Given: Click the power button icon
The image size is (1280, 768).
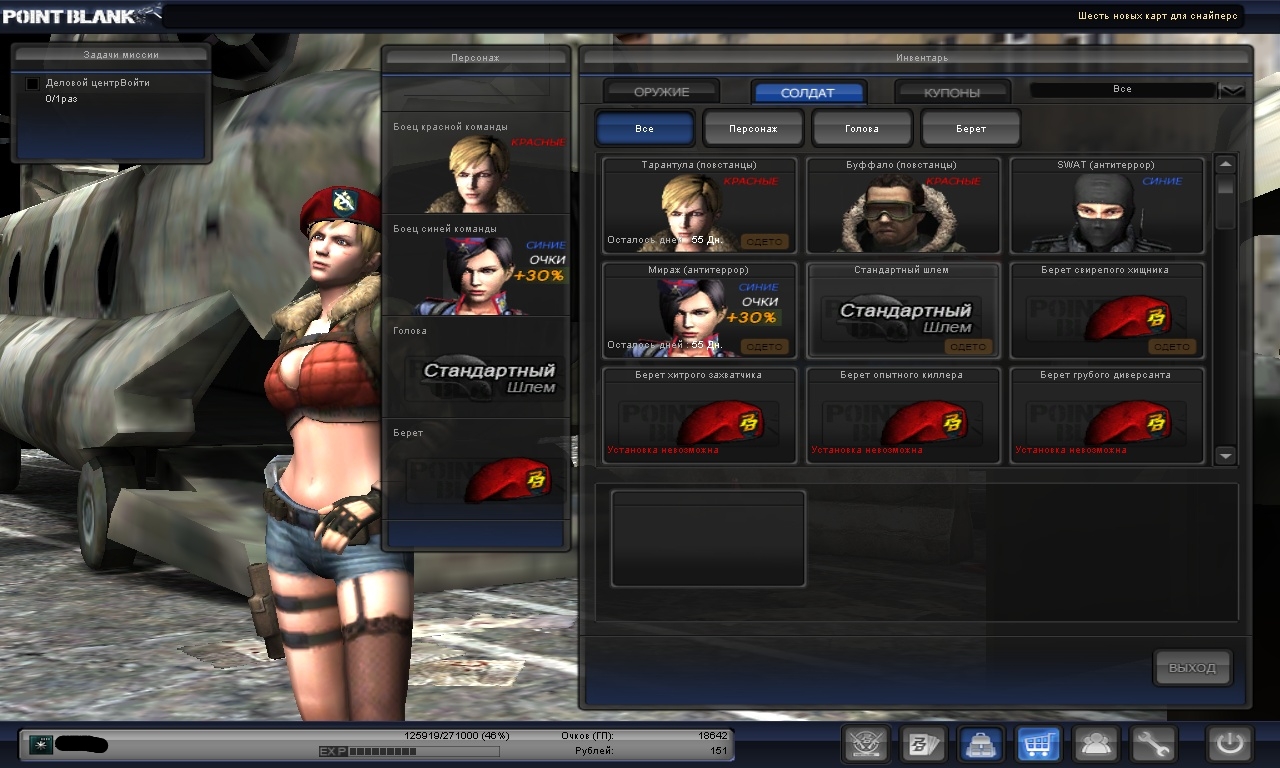Looking at the screenshot, I should point(1229,744).
